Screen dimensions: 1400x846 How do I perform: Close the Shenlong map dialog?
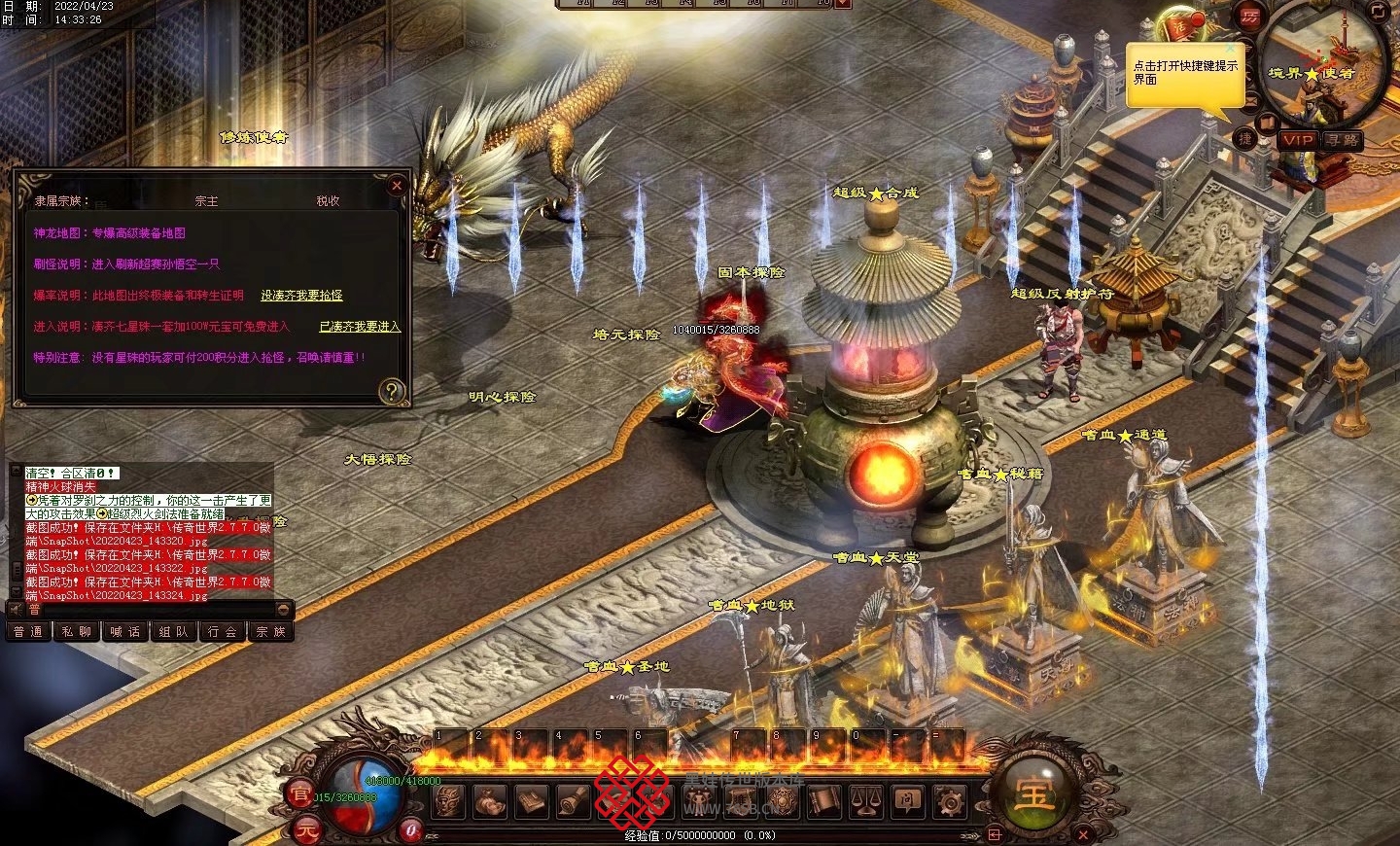(x=396, y=185)
